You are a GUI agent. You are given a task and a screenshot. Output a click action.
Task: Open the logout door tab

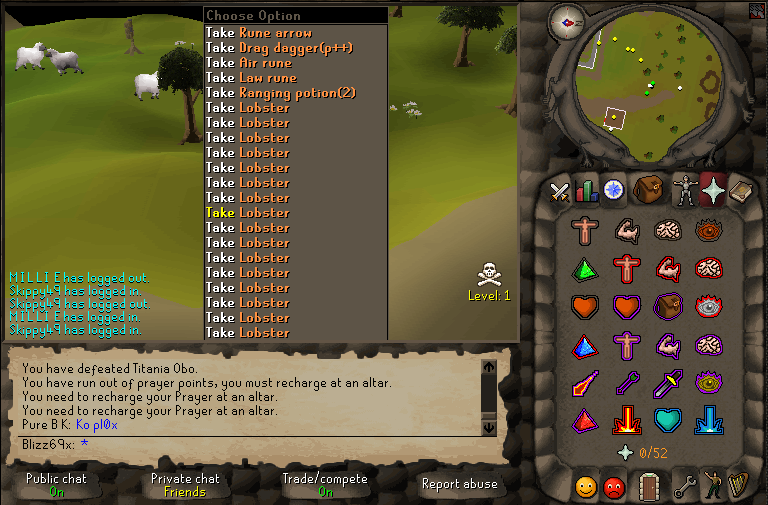coord(649,487)
